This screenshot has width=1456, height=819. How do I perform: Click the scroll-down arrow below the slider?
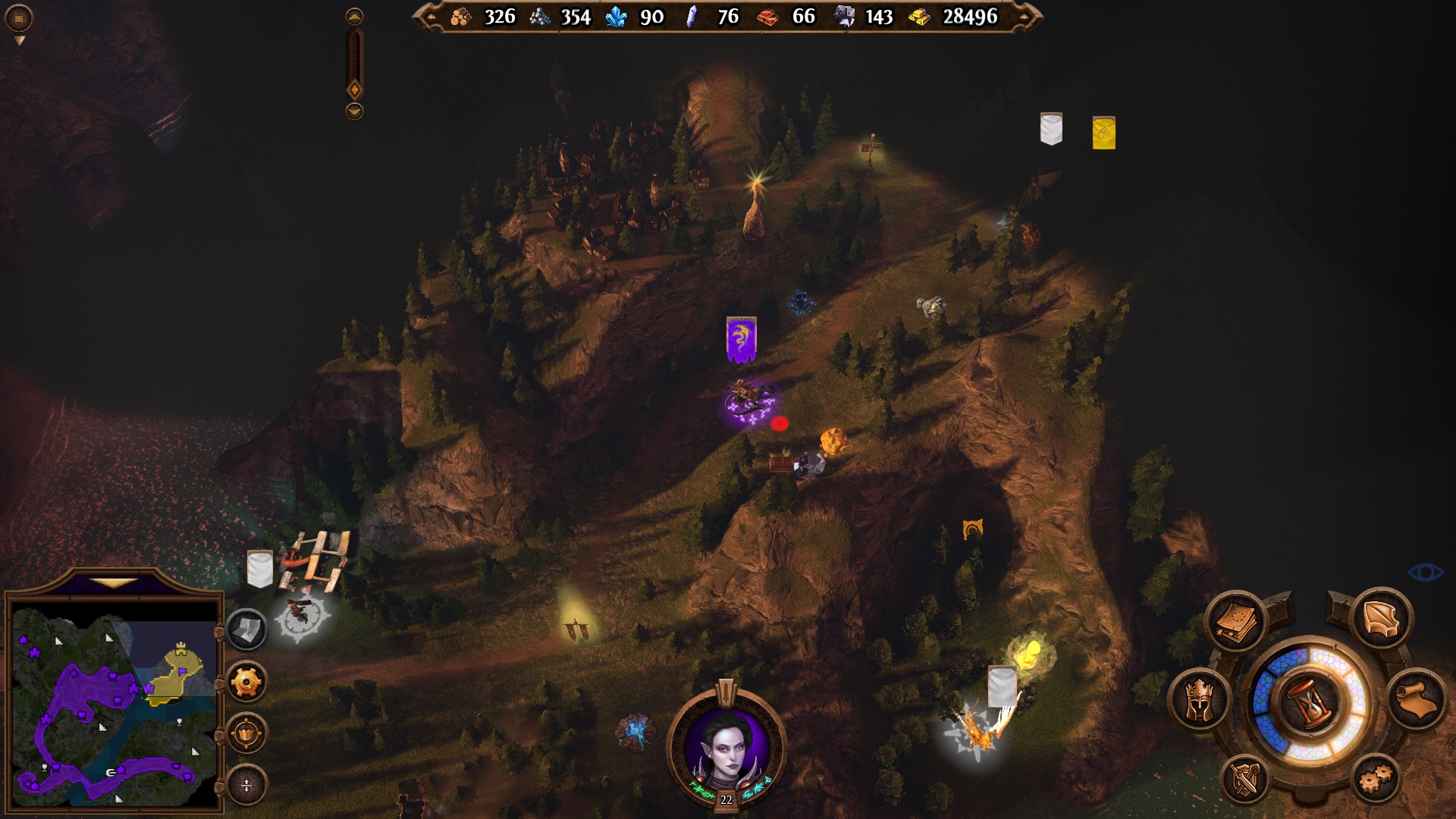tap(354, 111)
